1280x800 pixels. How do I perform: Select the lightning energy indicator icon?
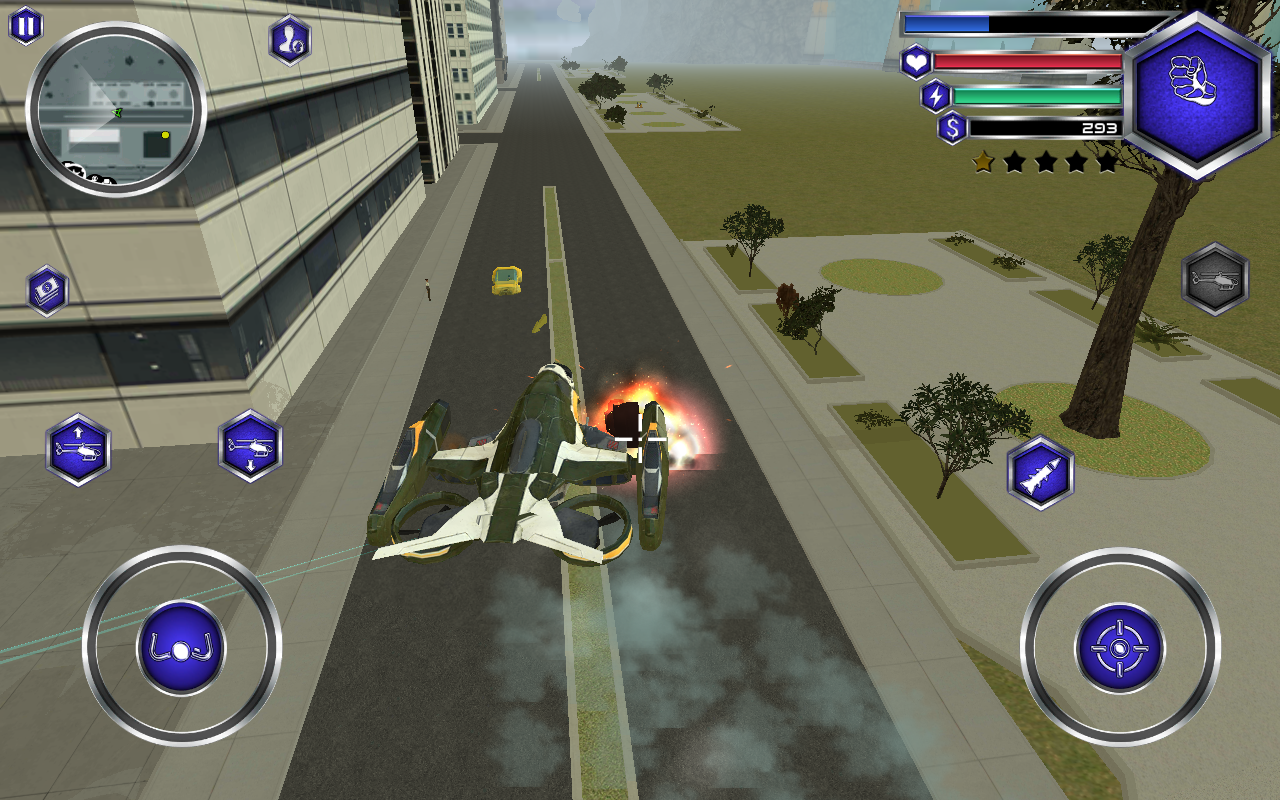click(936, 96)
